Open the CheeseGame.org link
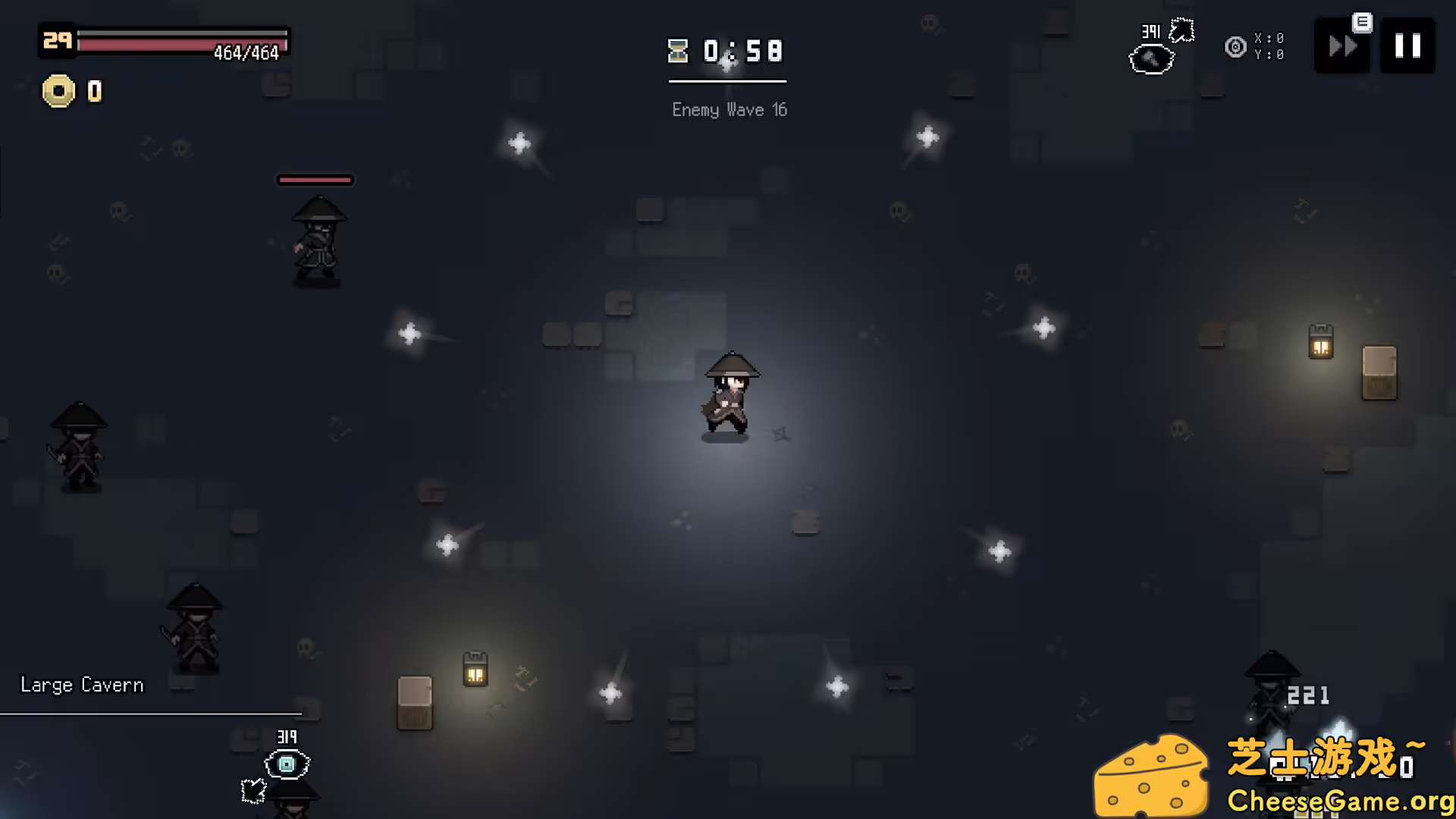Screen dimensions: 1456x819 pos(1342,800)
